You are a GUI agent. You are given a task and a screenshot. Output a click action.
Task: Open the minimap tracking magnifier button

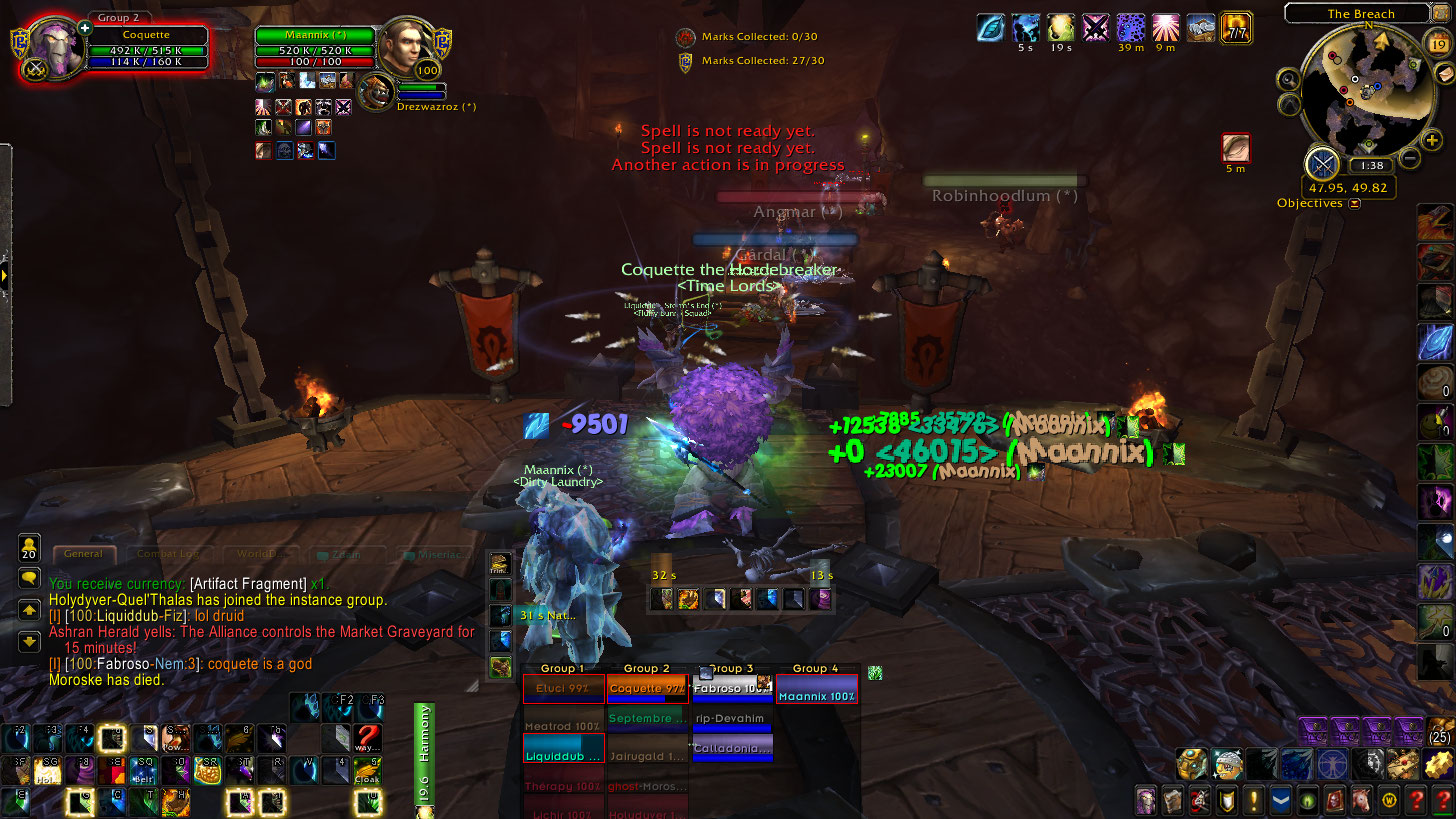pyautogui.click(x=1289, y=79)
